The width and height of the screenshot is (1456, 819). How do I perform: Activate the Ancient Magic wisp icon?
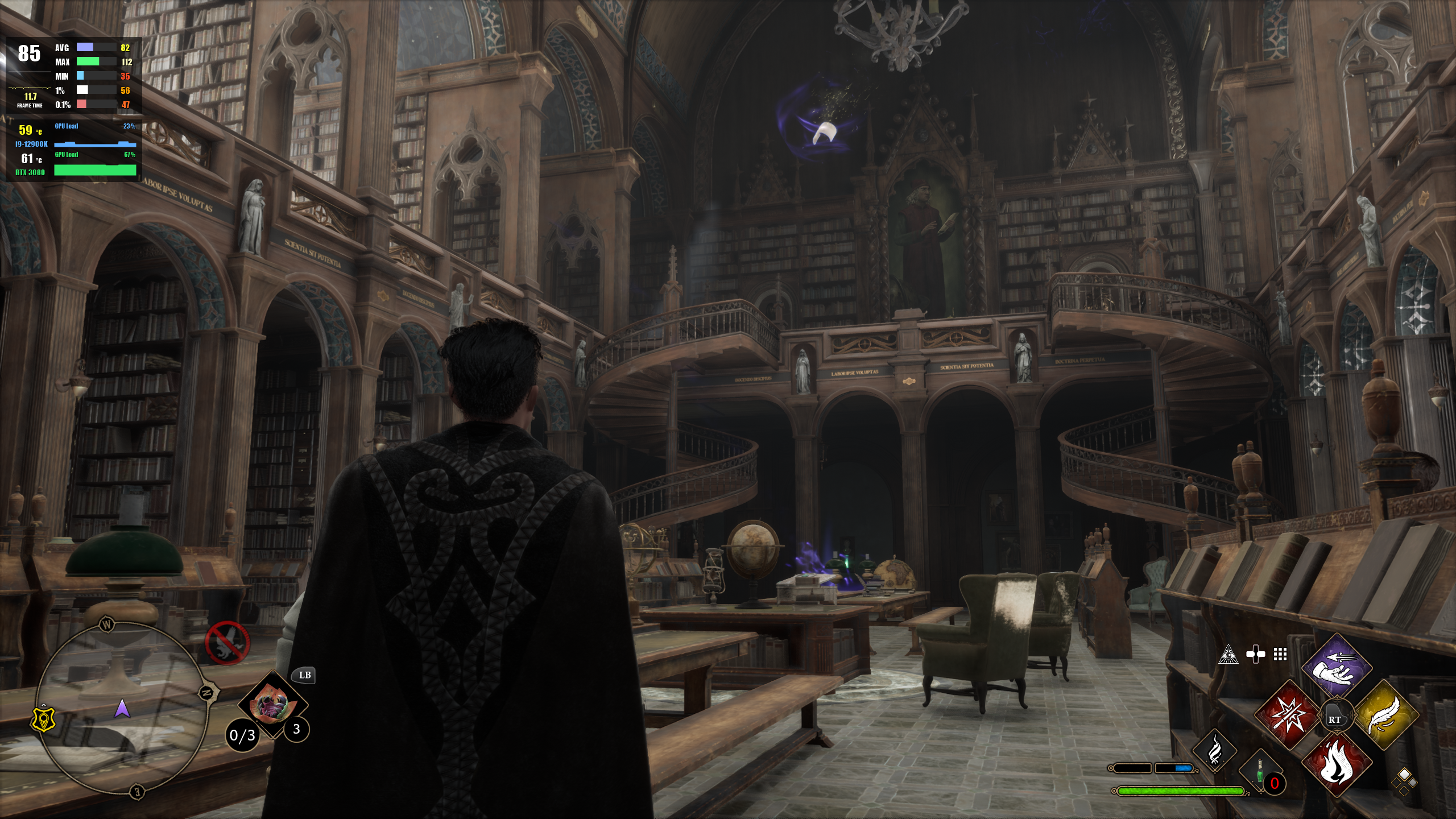(1214, 751)
